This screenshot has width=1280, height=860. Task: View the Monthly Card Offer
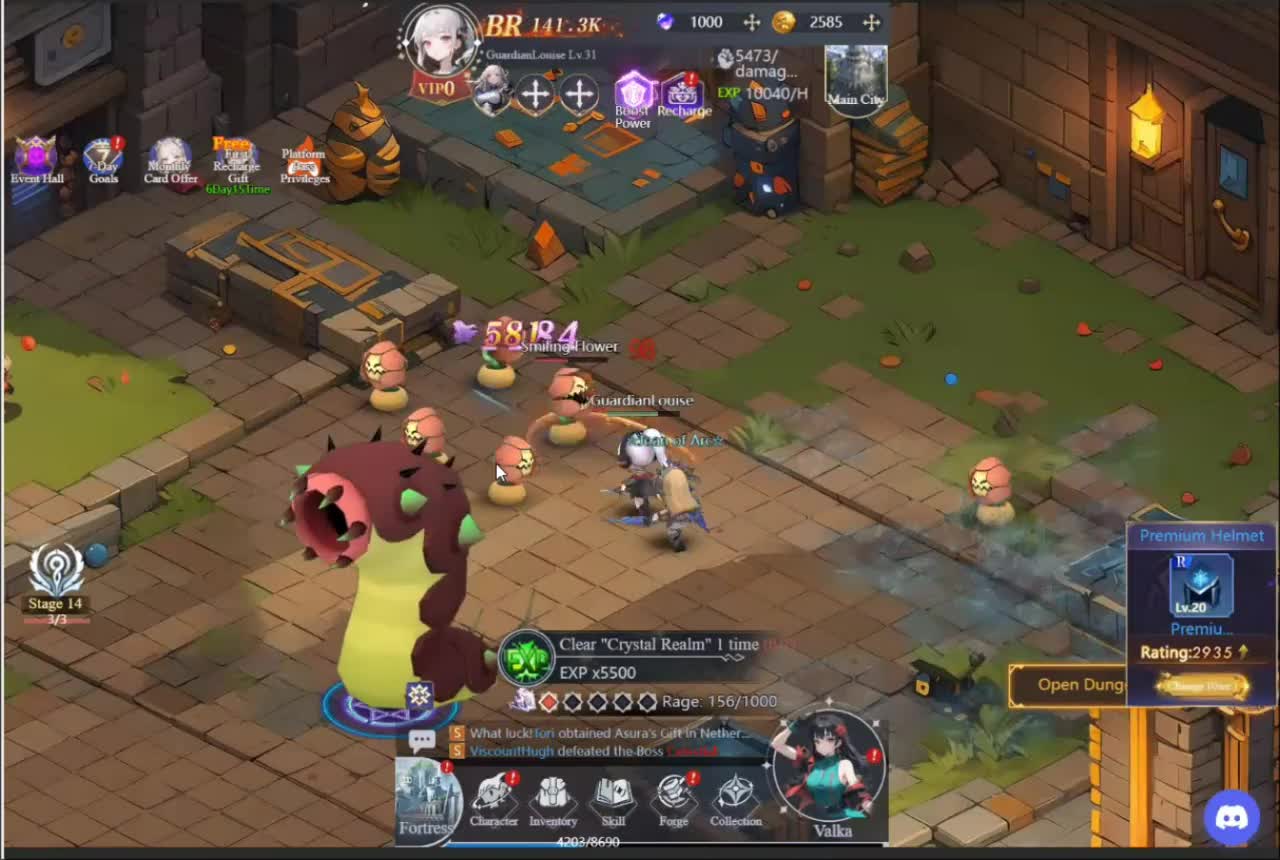point(170,160)
